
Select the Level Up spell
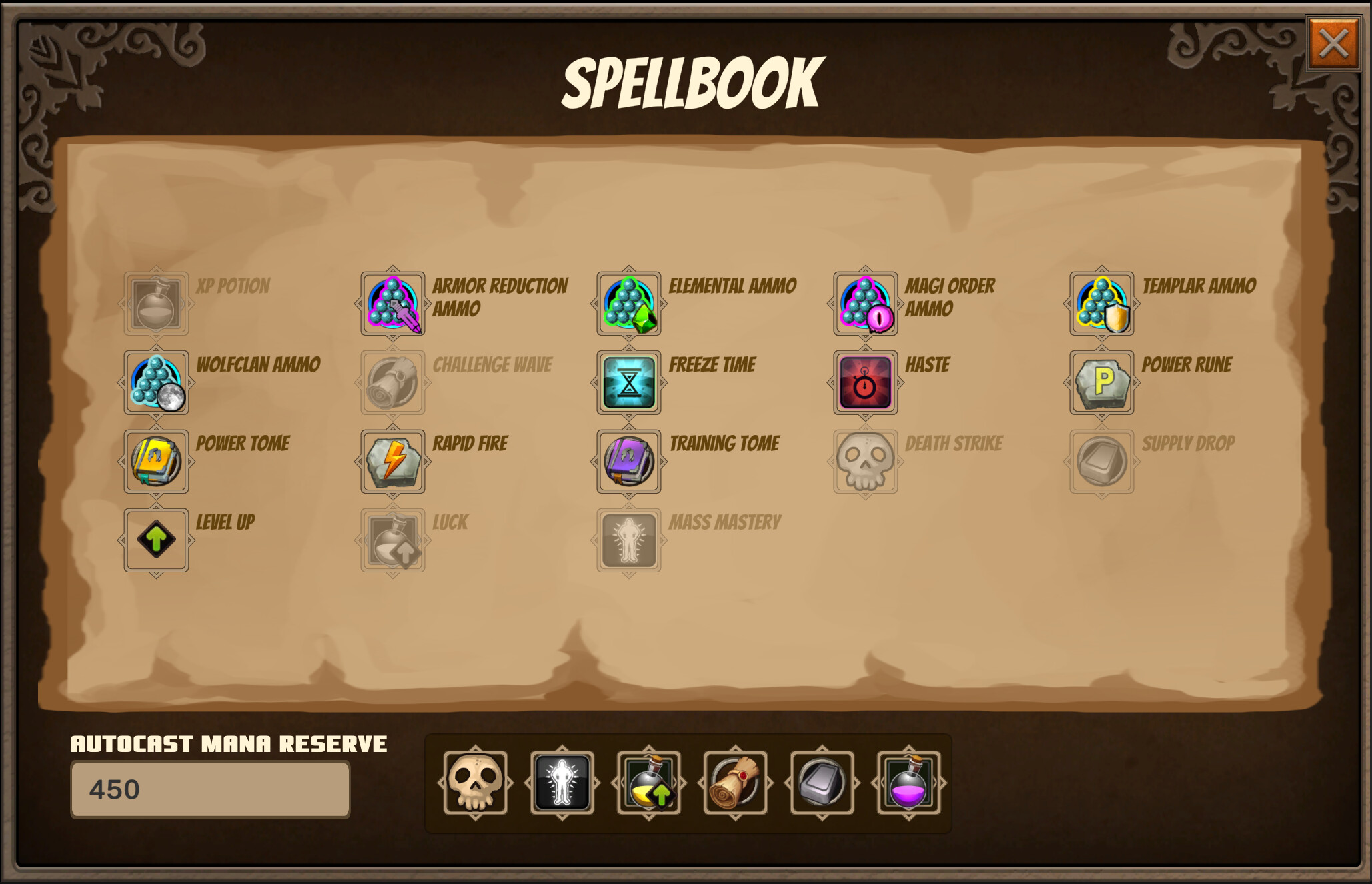pyautogui.click(x=156, y=540)
